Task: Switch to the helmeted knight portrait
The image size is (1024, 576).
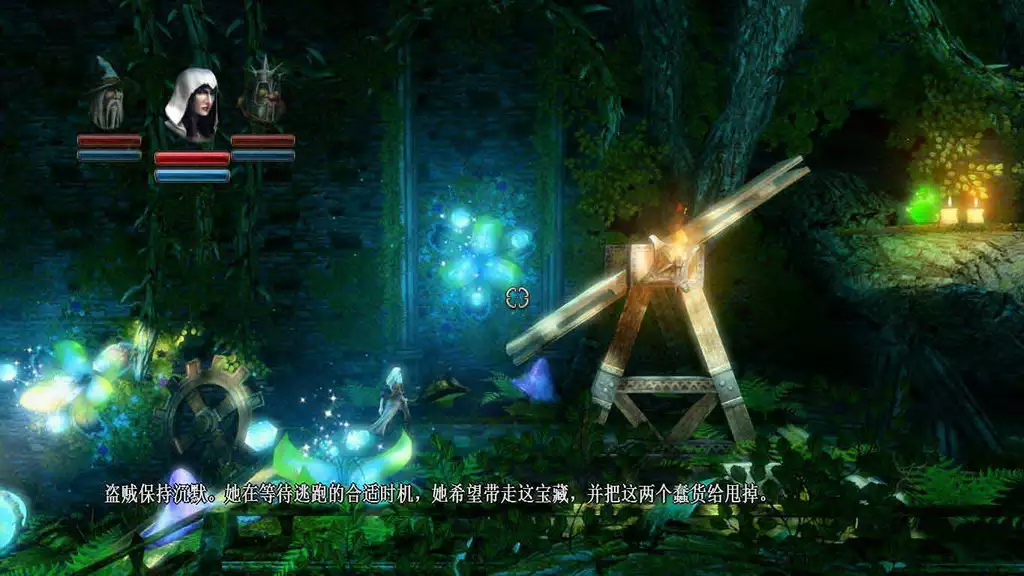Action: tap(263, 92)
